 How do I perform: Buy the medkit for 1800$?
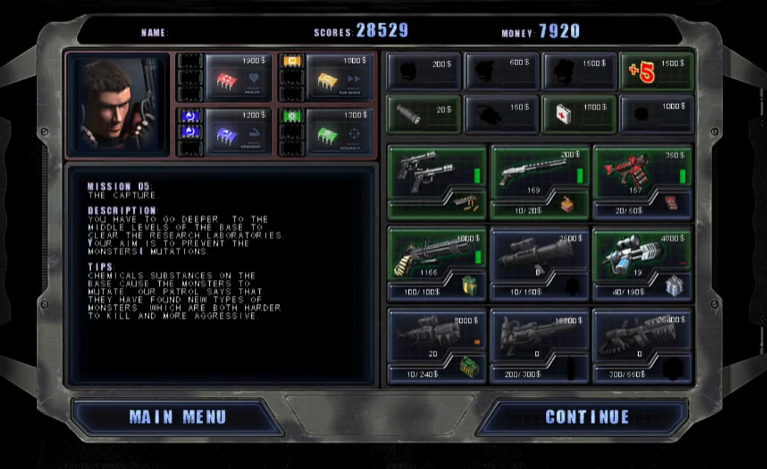pyautogui.click(x=579, y=115)
